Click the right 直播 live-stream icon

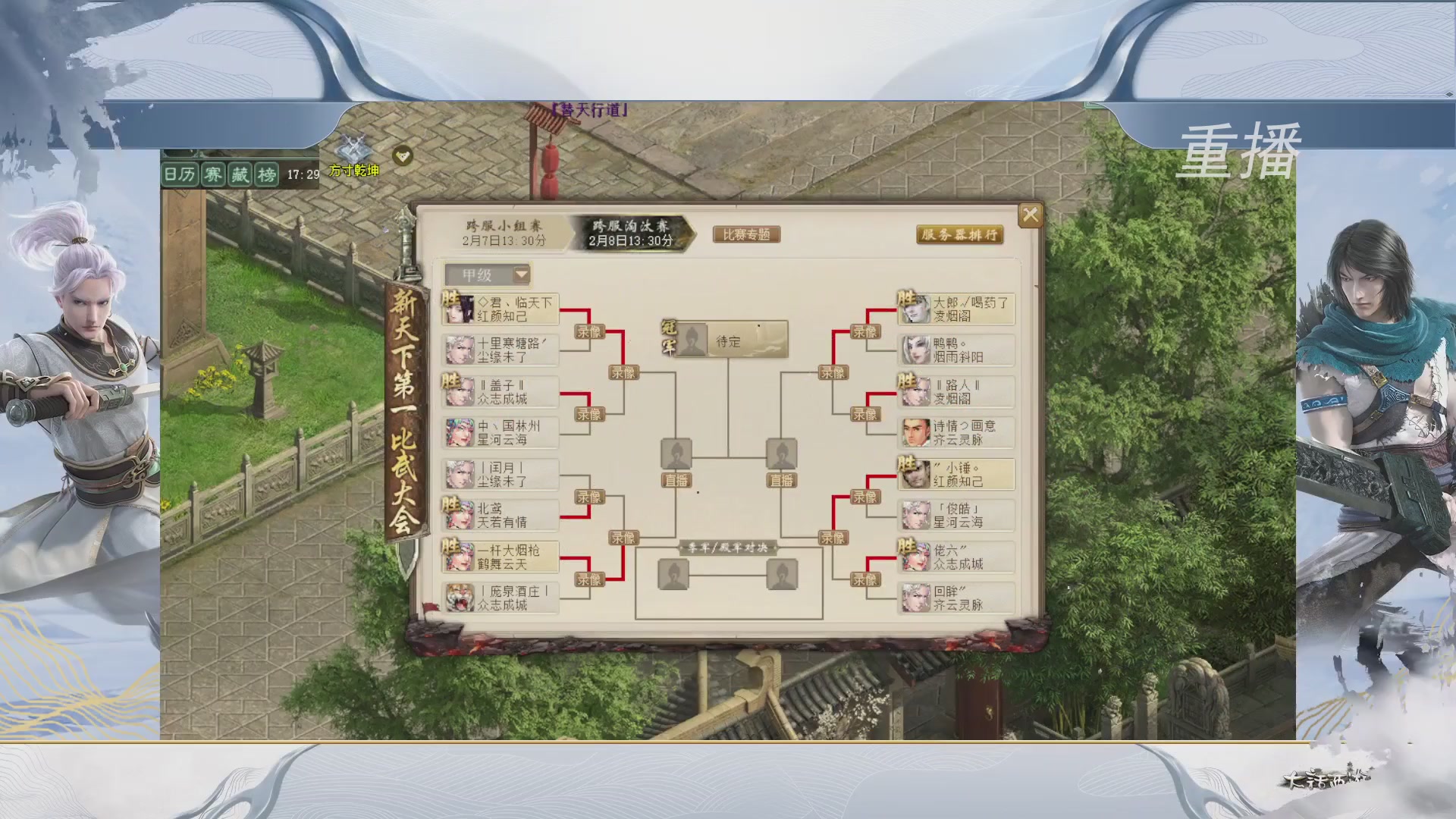(780, 479)
